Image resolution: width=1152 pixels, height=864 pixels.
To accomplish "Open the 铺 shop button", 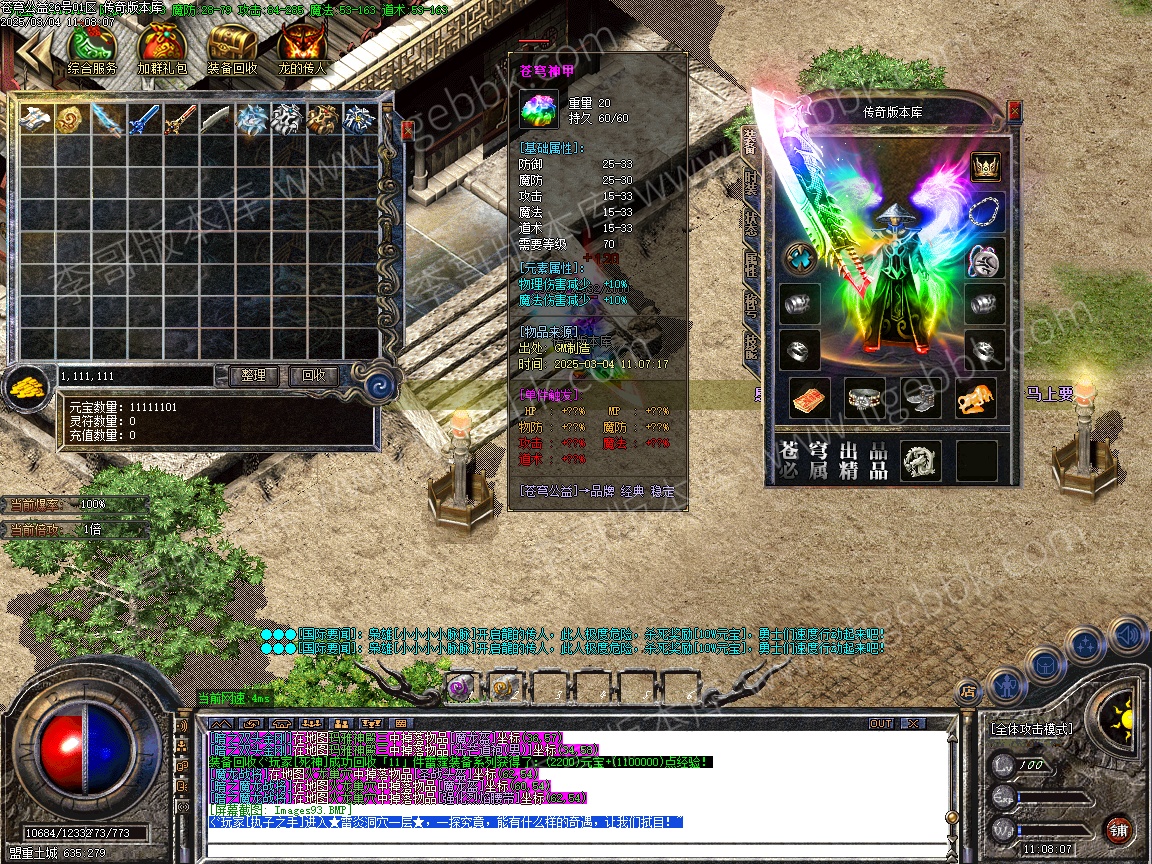I will 1118,829.
